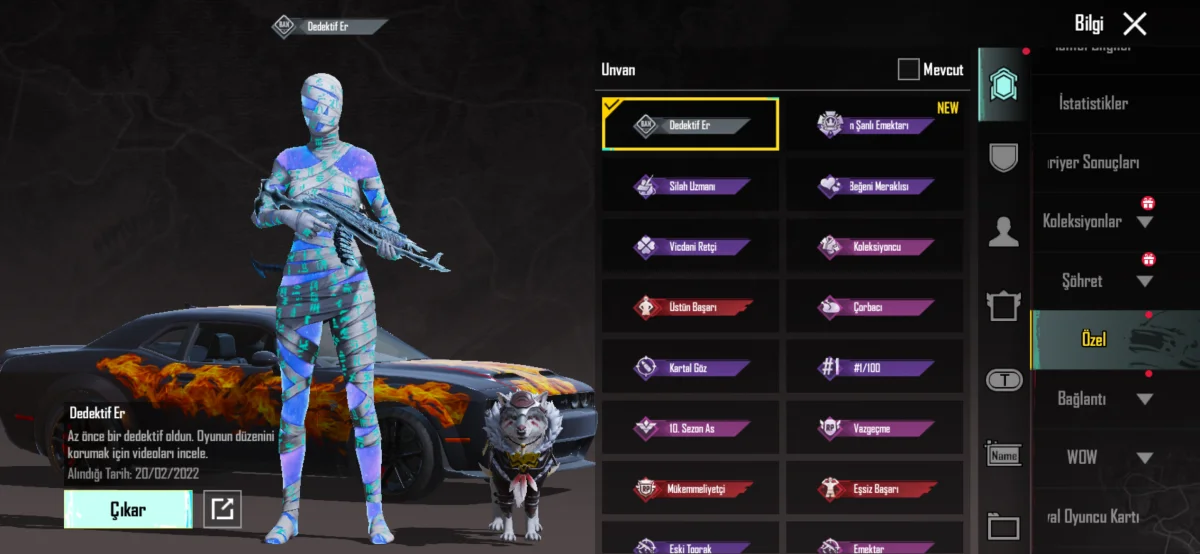Open the Name card icon tab
The image size is (1200, 554).
pyautogui.click(x=1003, y=455)
